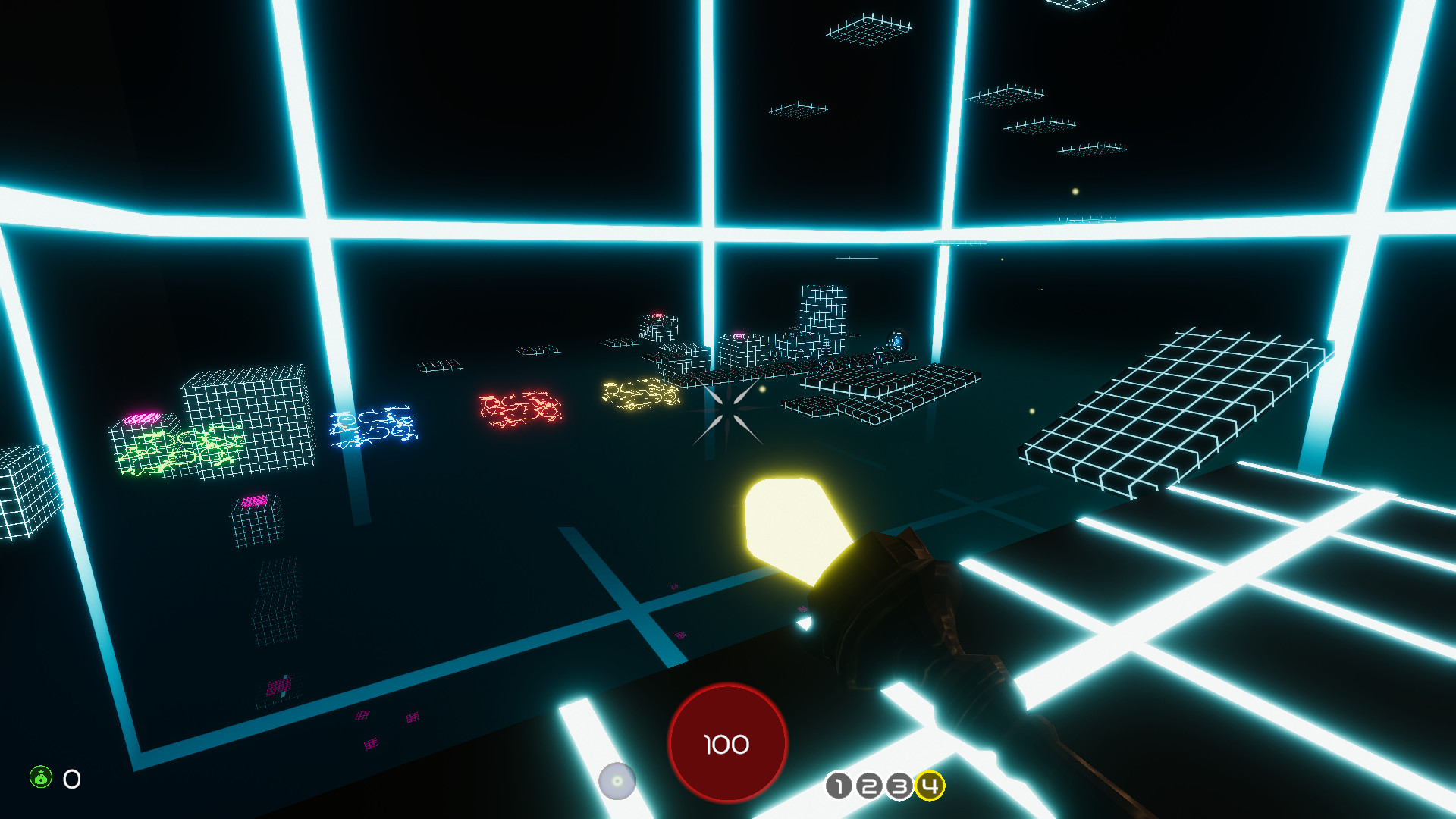Image resolution: width=1456 pixels, height=819 pixels.
Task: Click the green money bag icon
Action: click(x=40, y=777)
